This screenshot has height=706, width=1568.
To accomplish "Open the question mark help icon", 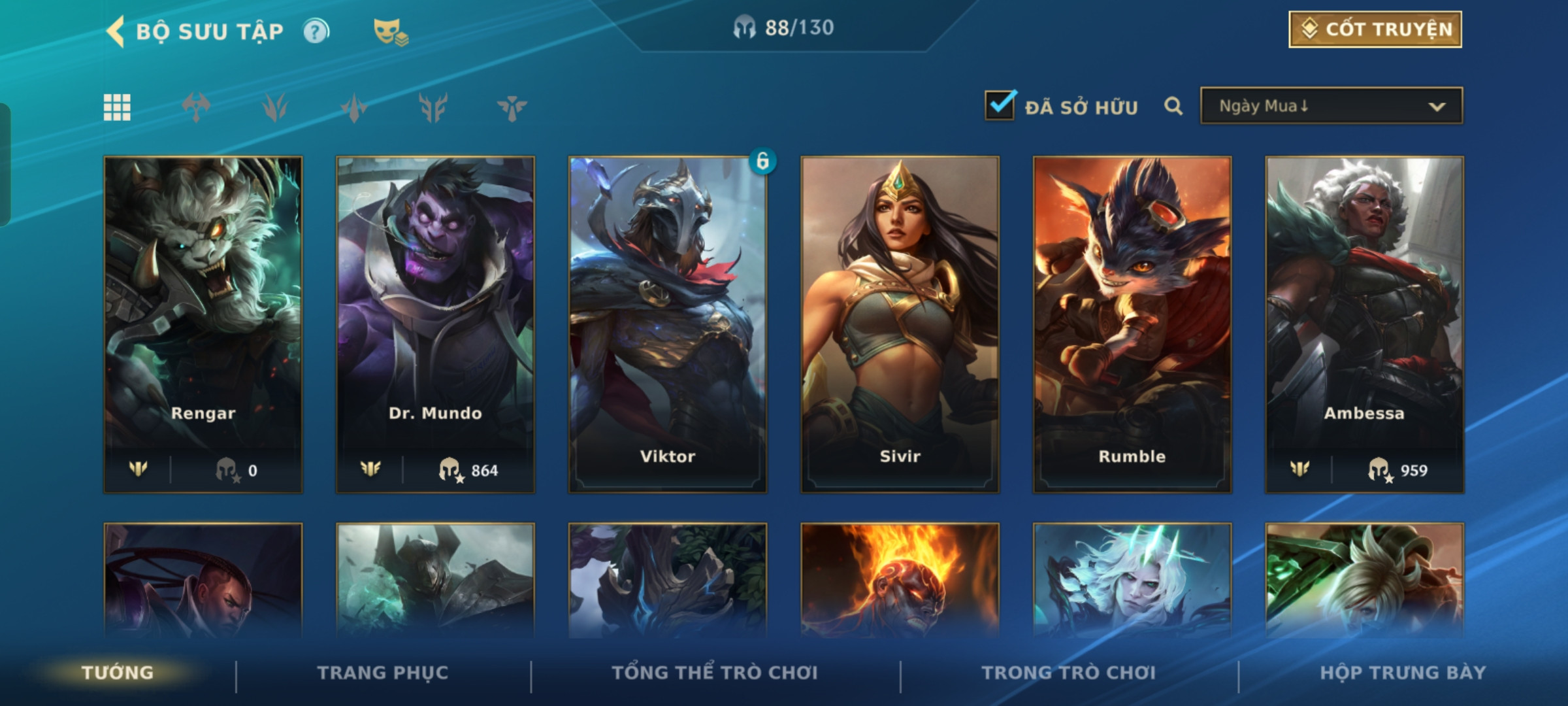I will click(316, 31).
